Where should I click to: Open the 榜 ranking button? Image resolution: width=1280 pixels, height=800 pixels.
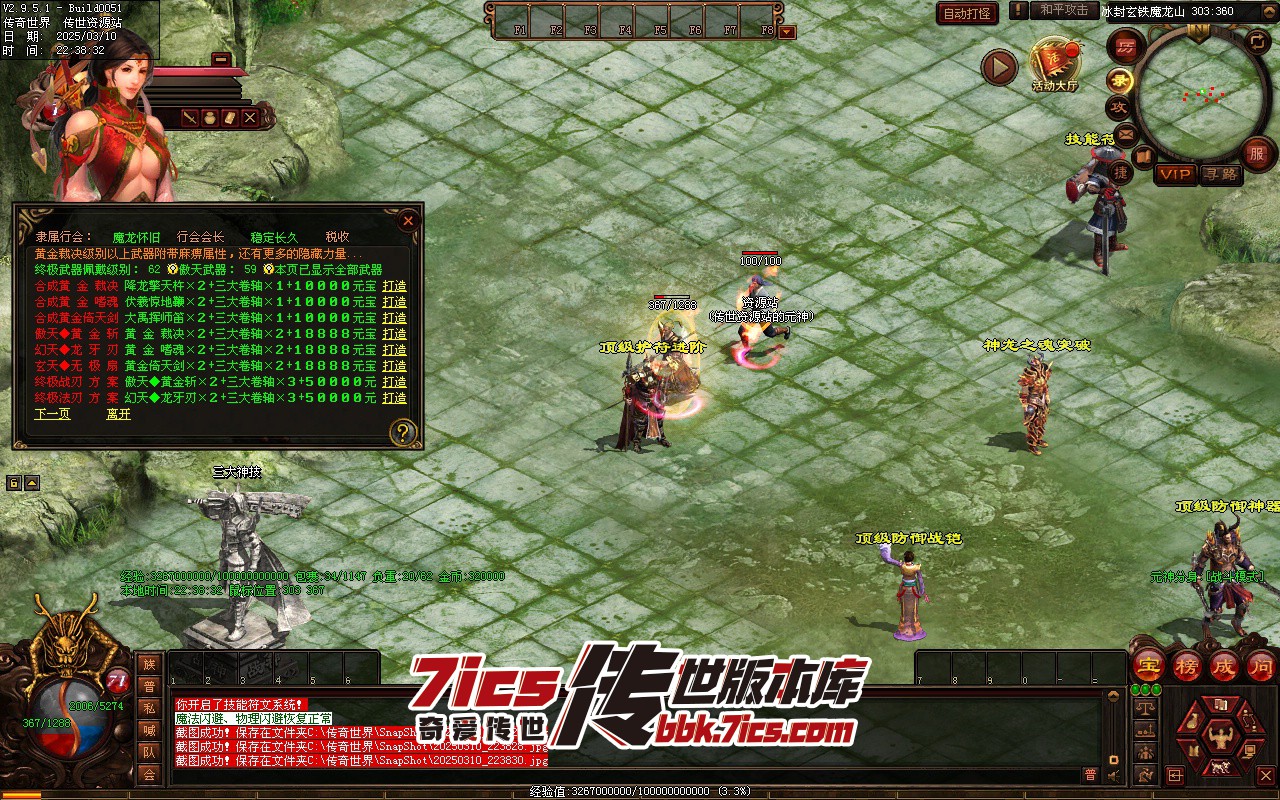(x=1187, y=664)
